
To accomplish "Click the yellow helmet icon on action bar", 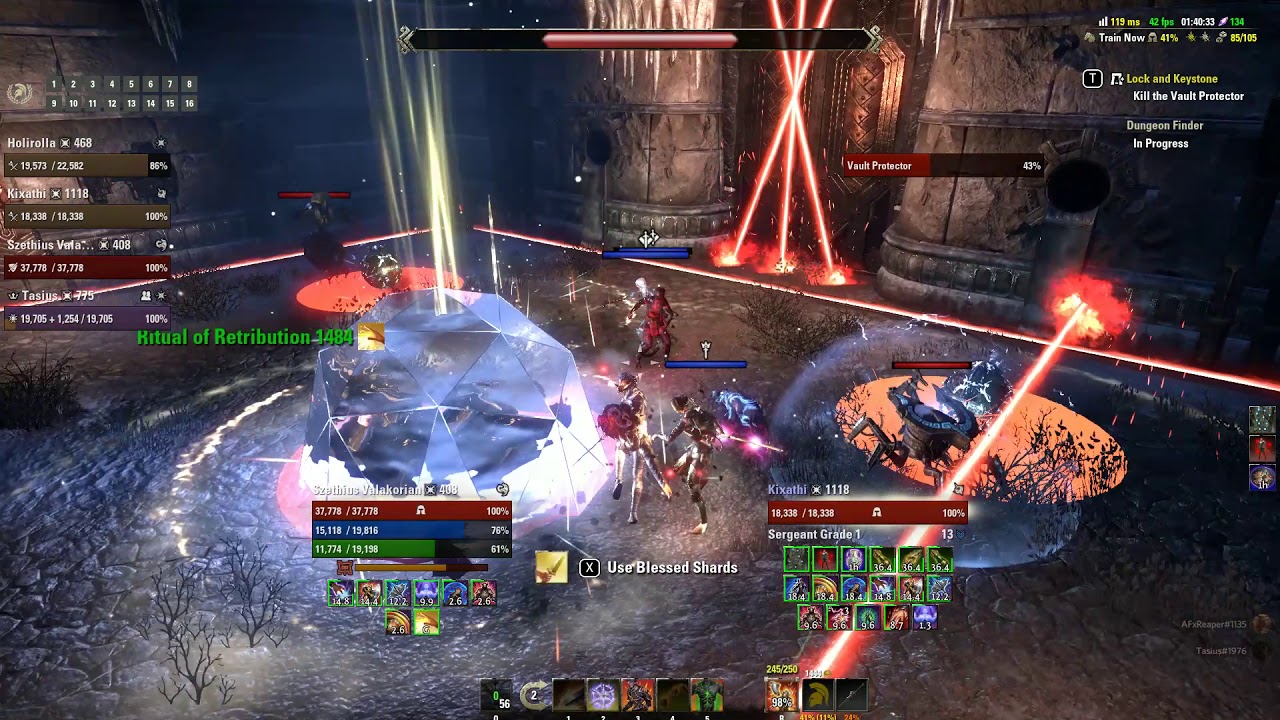I will click(817, 694).
